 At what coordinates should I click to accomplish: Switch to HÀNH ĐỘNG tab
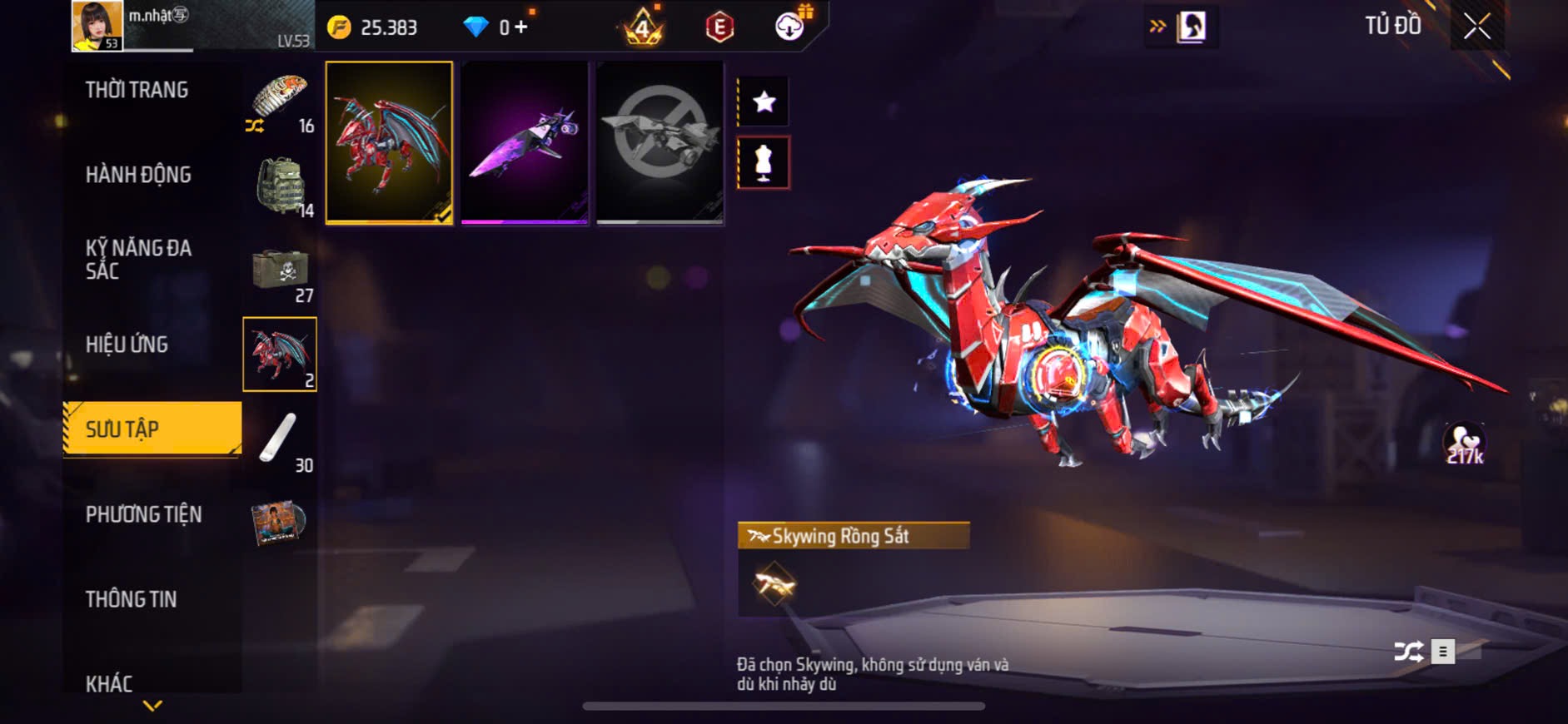pyautogui.click(x=138, y=175)
